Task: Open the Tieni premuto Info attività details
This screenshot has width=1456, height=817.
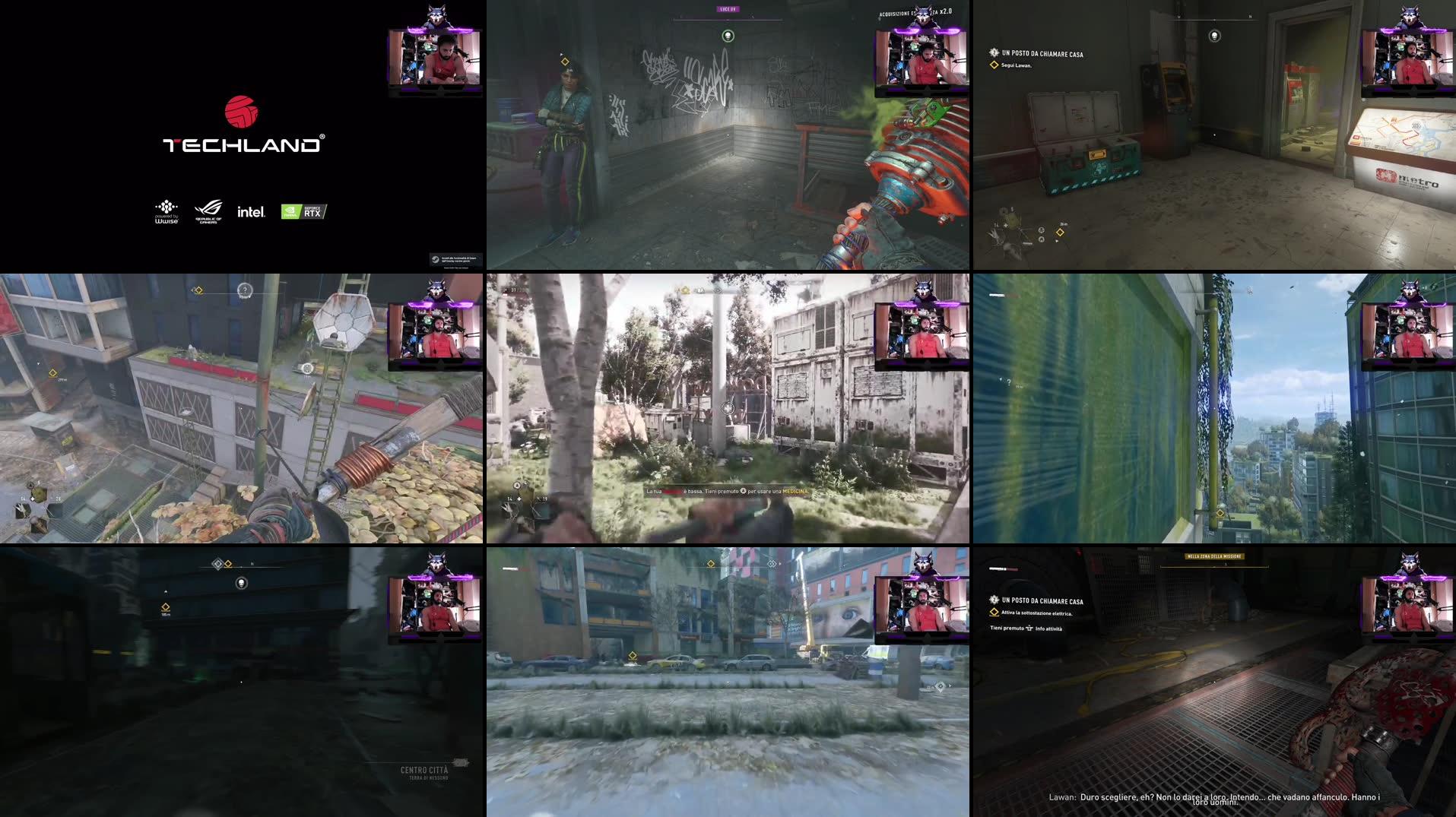Action: click(1026, 629)
